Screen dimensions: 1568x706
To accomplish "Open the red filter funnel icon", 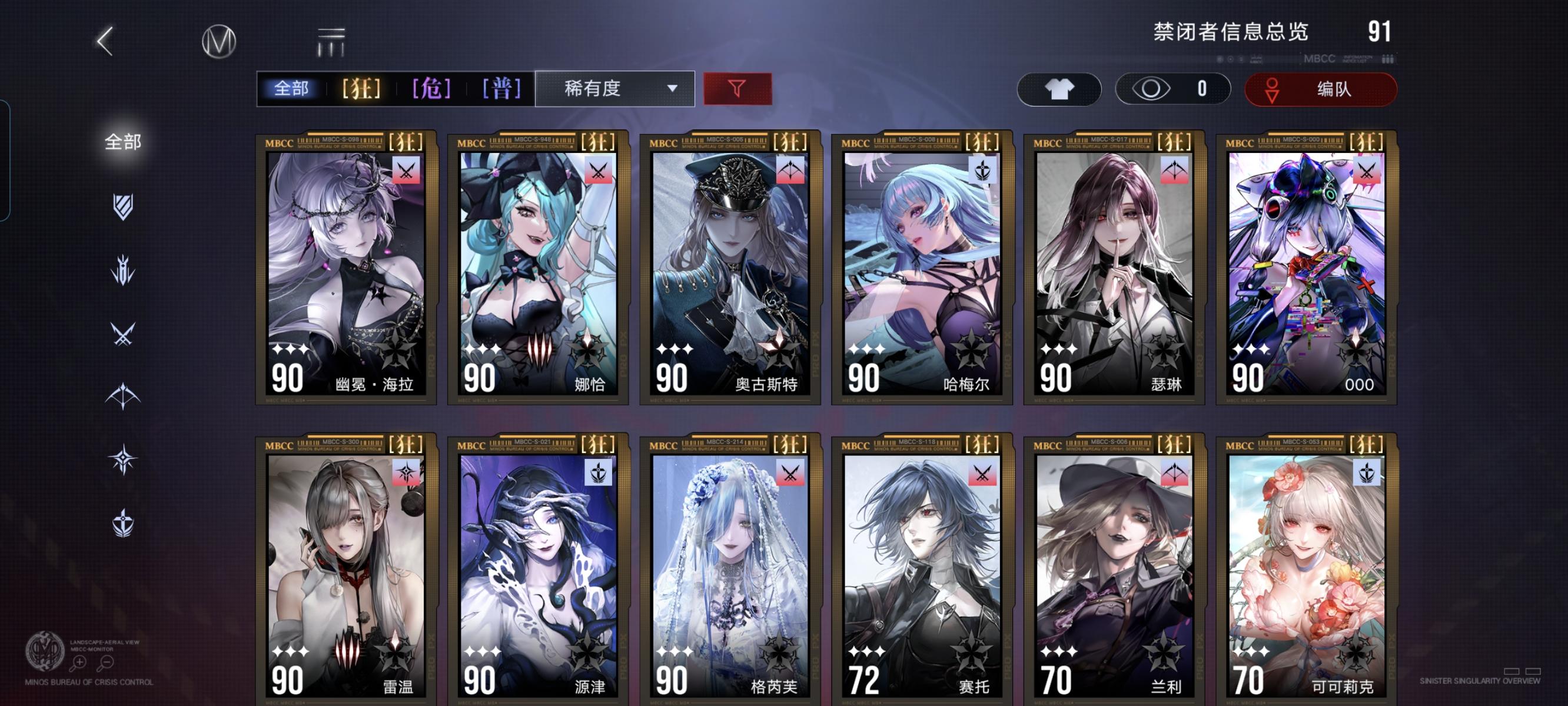I will pyautogui.click(x=738, y=88).
